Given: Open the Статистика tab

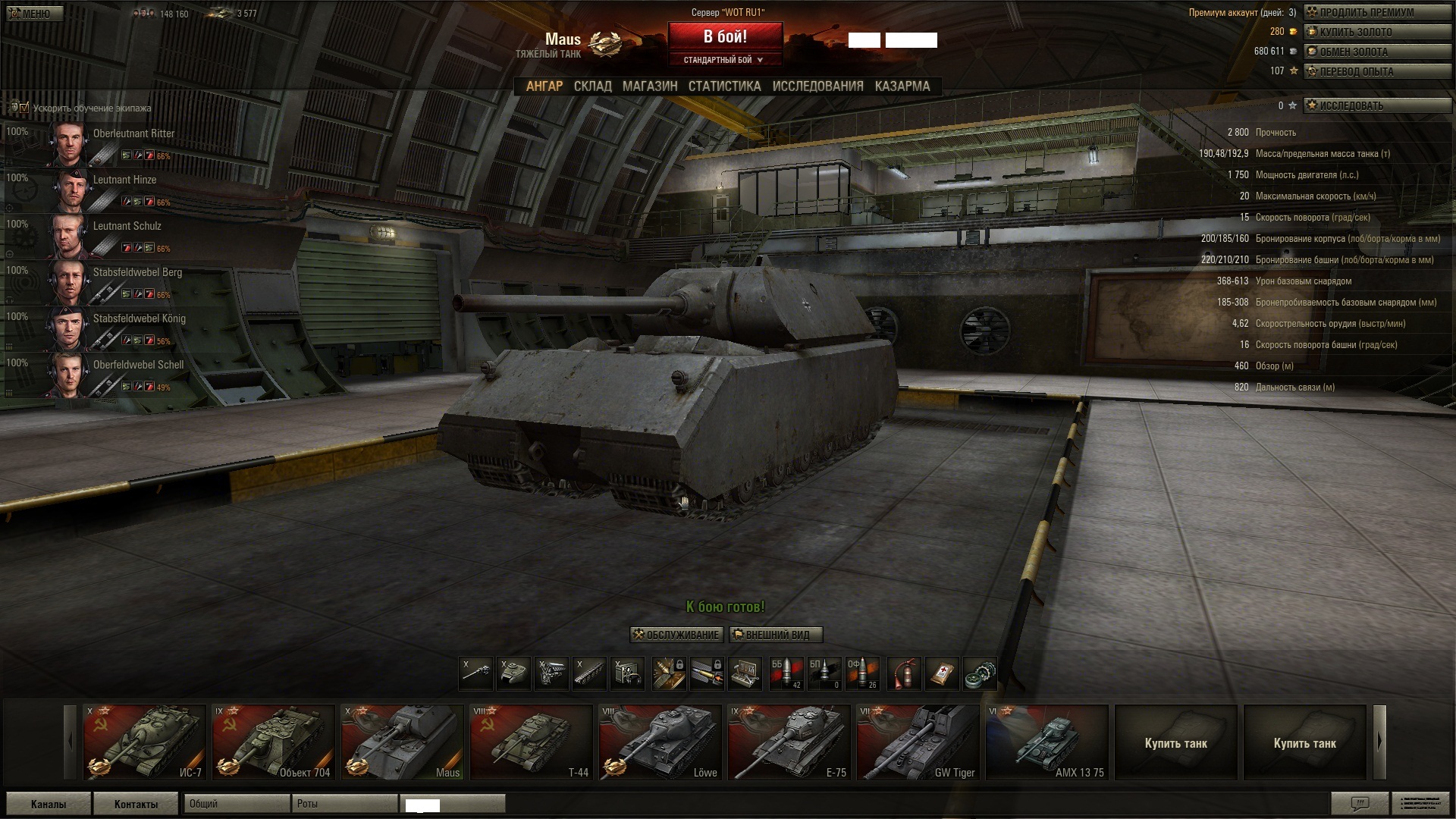Looking at the screenshot, I should click(x=724, y=86).
